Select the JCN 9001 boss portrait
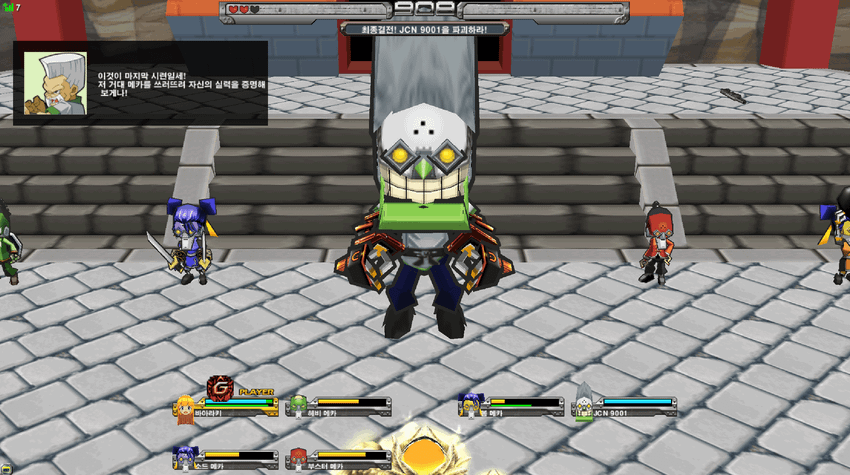 click(x=584, y=403)
